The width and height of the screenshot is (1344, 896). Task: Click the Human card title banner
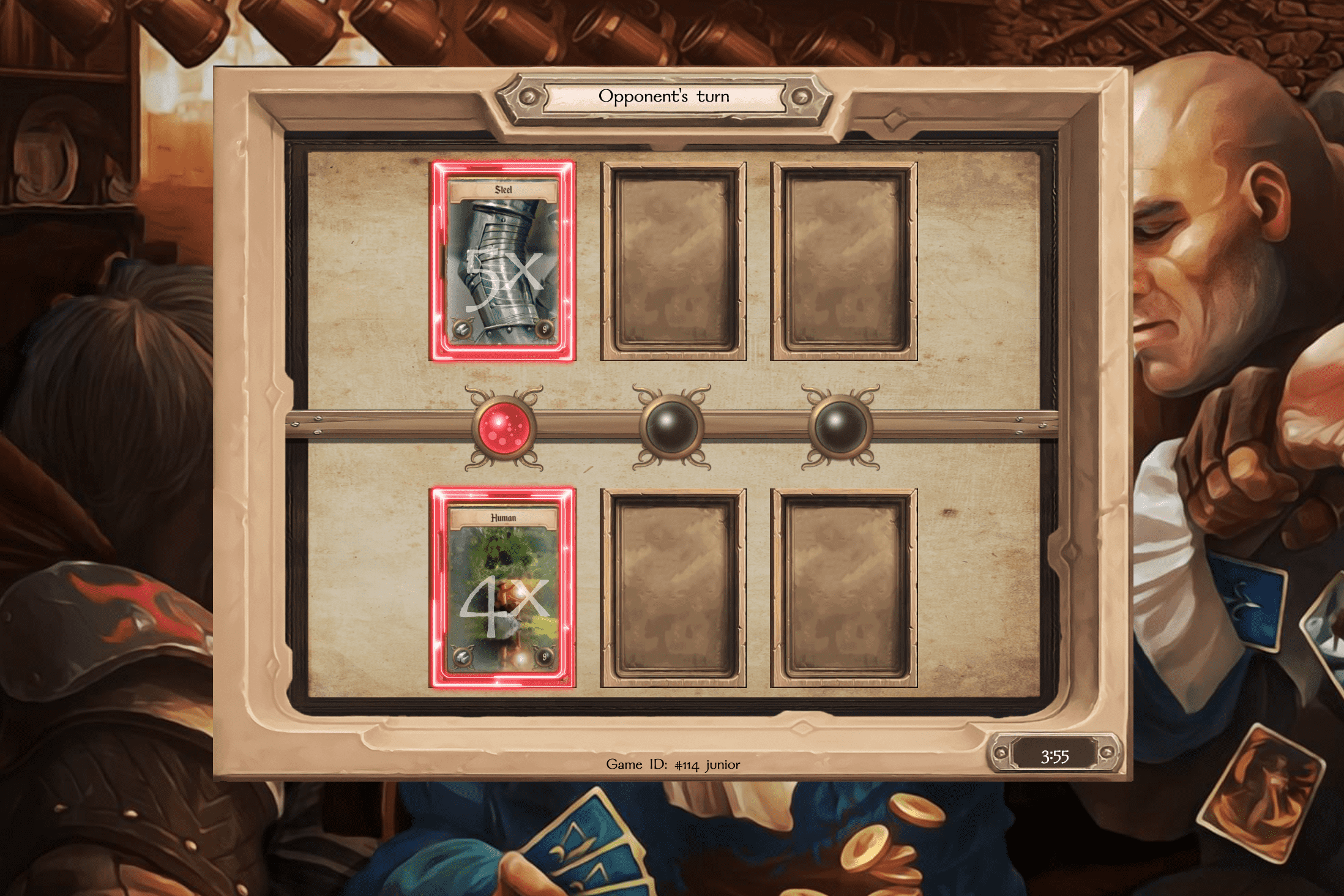(502, 517)
